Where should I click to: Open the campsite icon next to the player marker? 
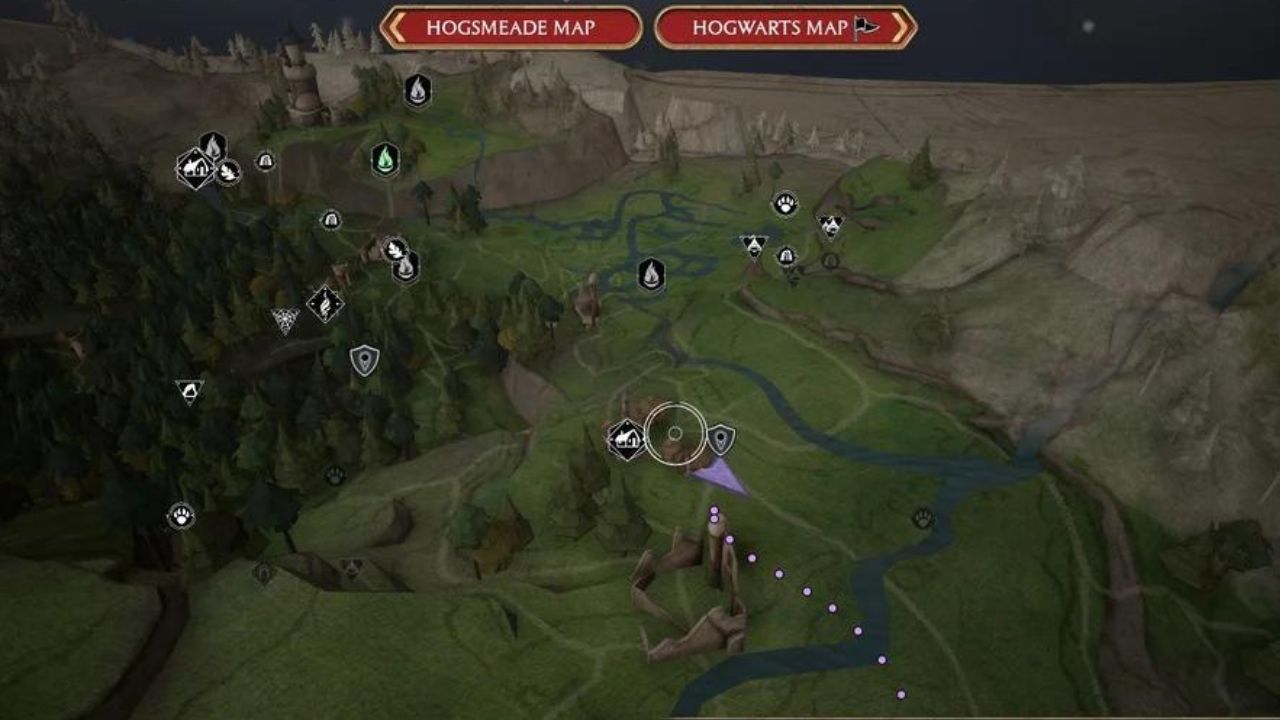(626, 436)
